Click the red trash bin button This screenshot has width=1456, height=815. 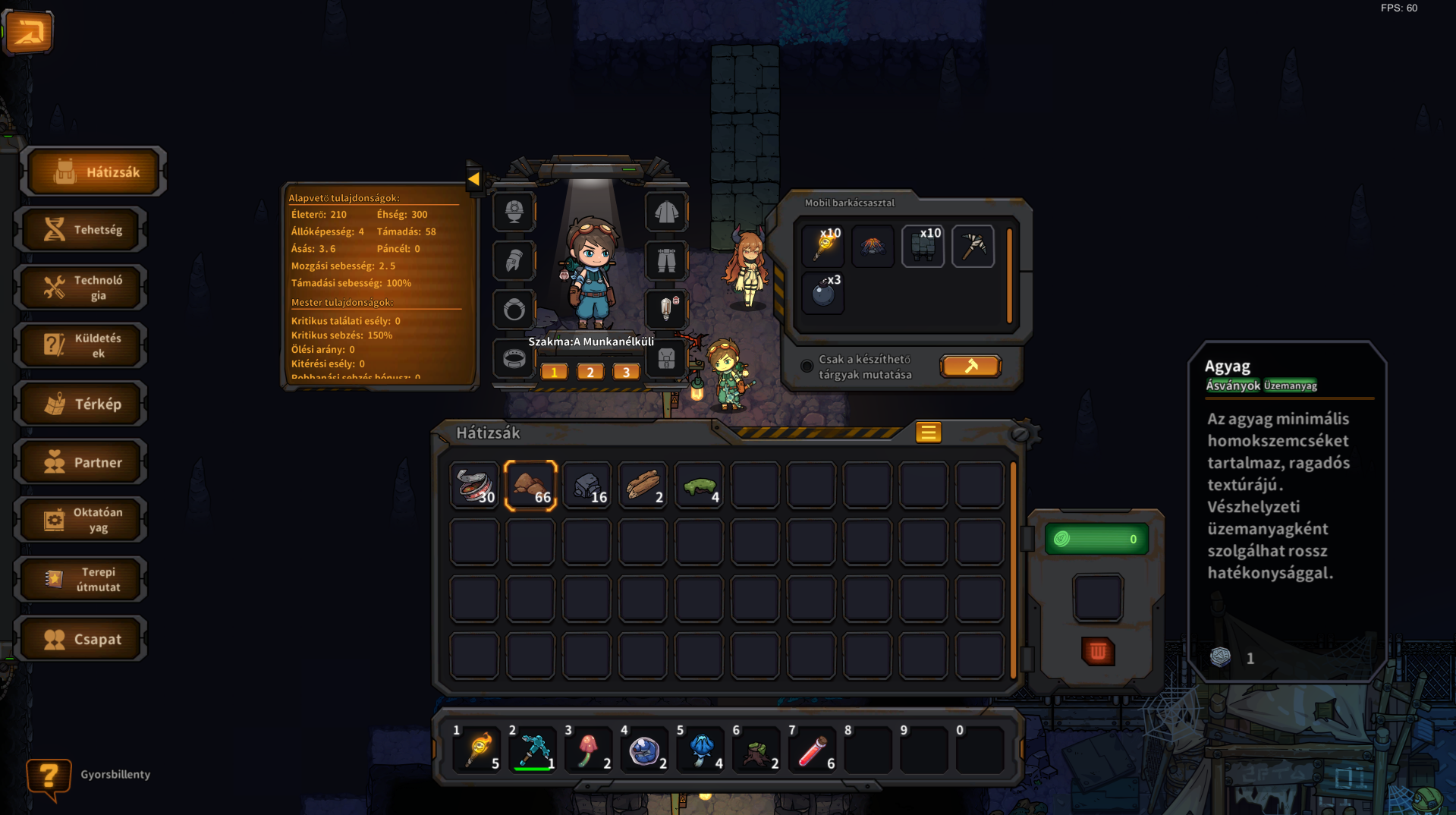[x=1097, y=651]
